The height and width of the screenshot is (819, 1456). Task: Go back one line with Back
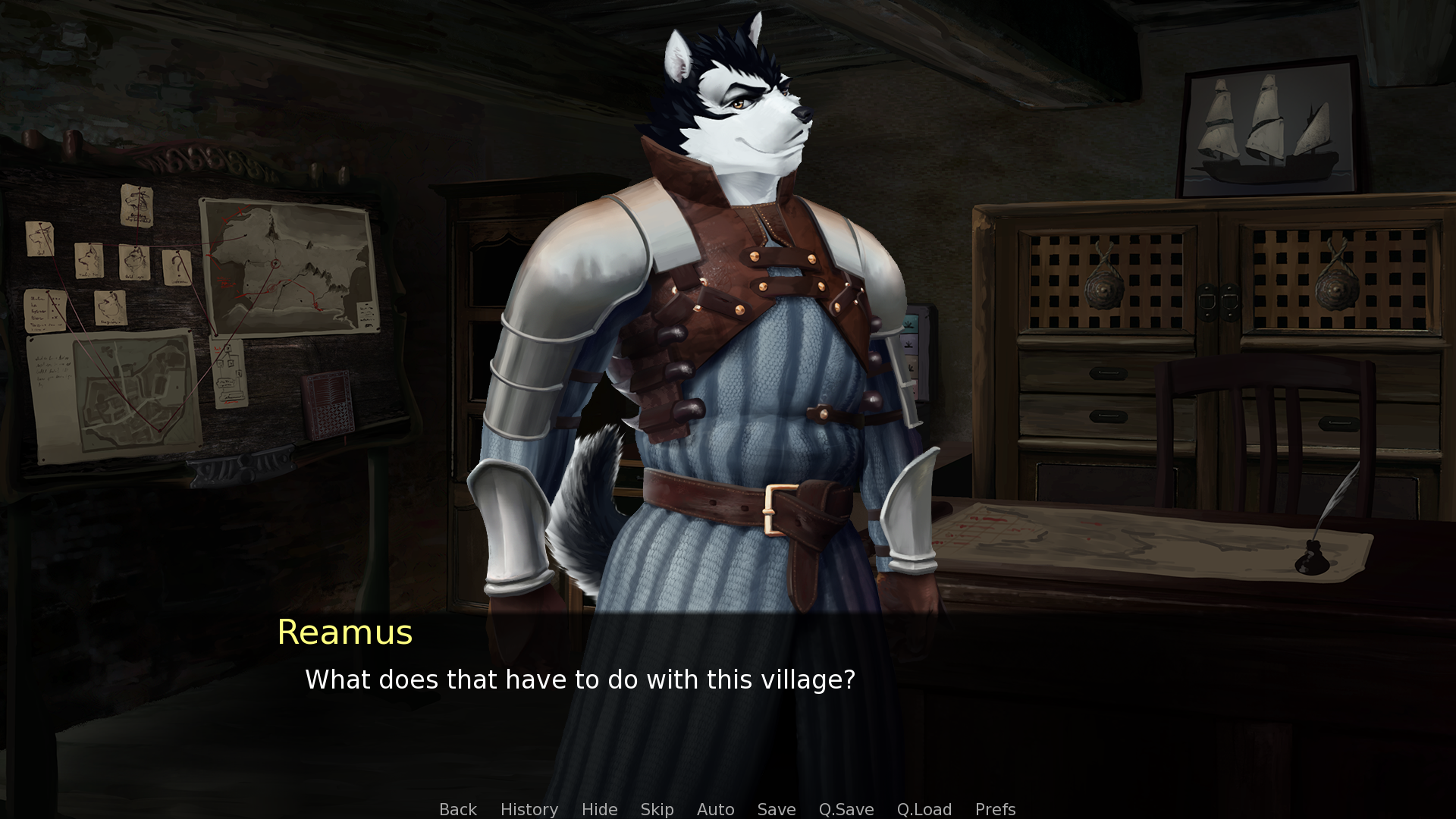(x=458, y=809)
